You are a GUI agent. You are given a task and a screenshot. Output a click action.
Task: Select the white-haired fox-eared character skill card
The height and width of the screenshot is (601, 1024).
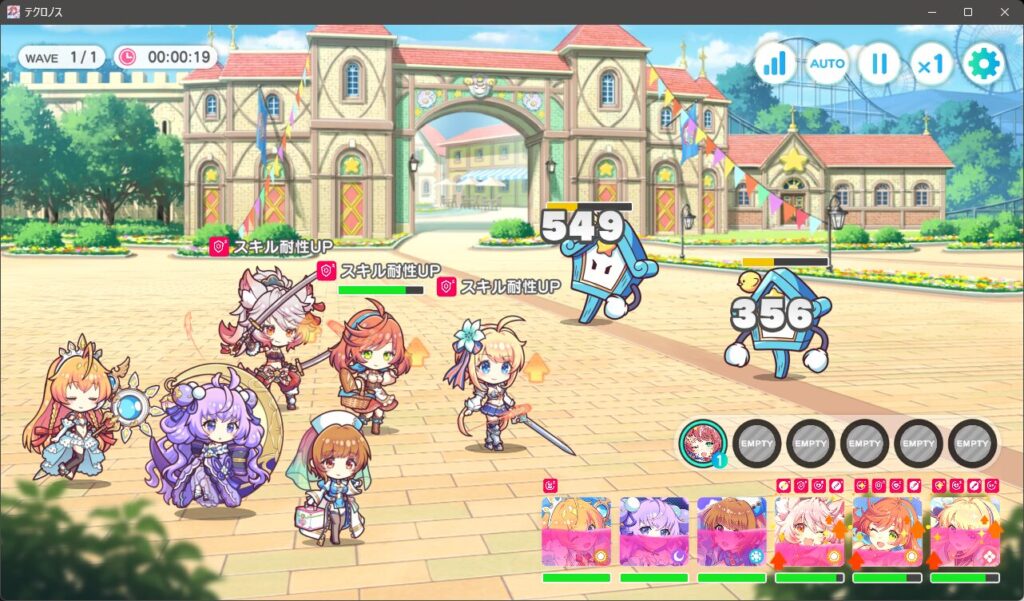tap(809, 532)
